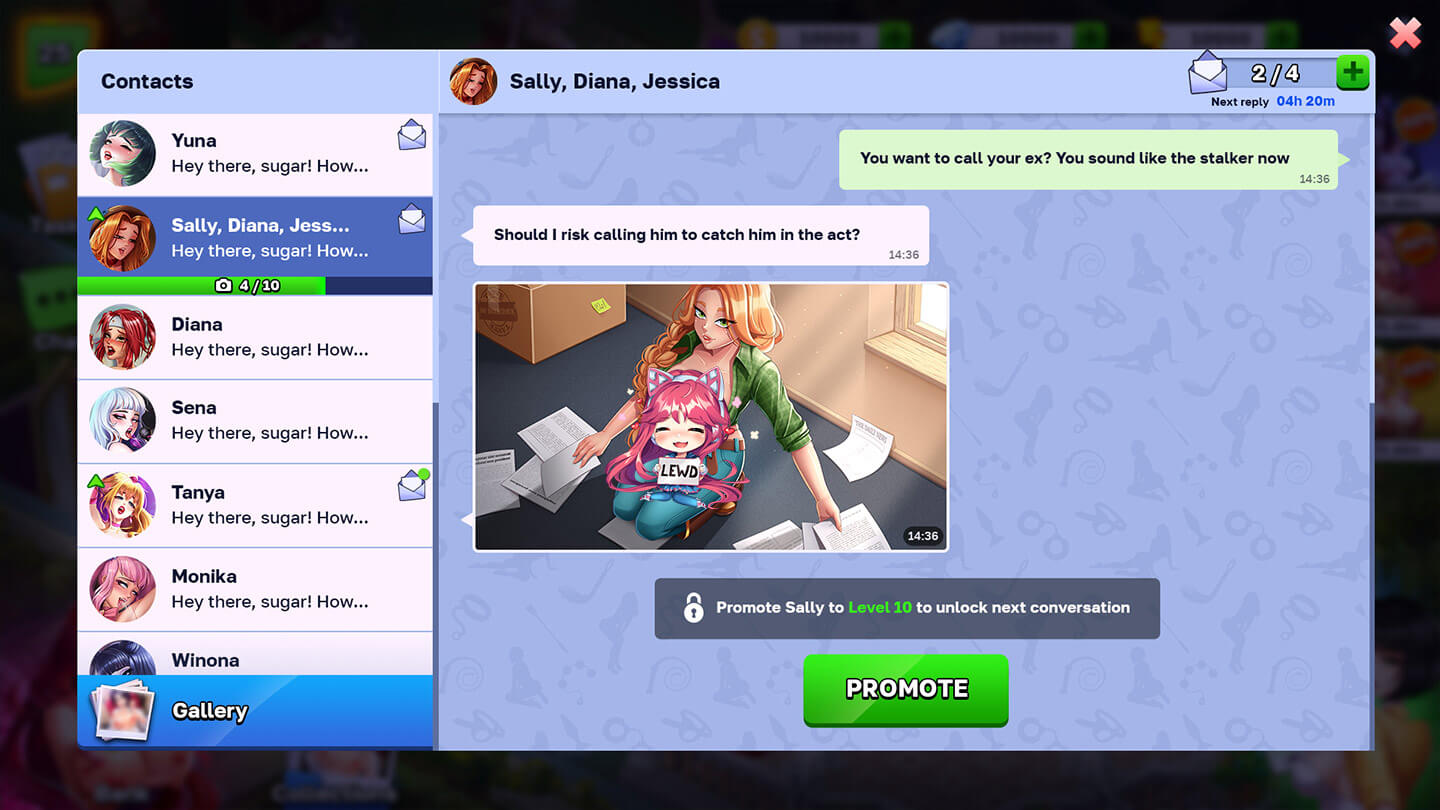Open Yuna's conversation

pos(255,154)
